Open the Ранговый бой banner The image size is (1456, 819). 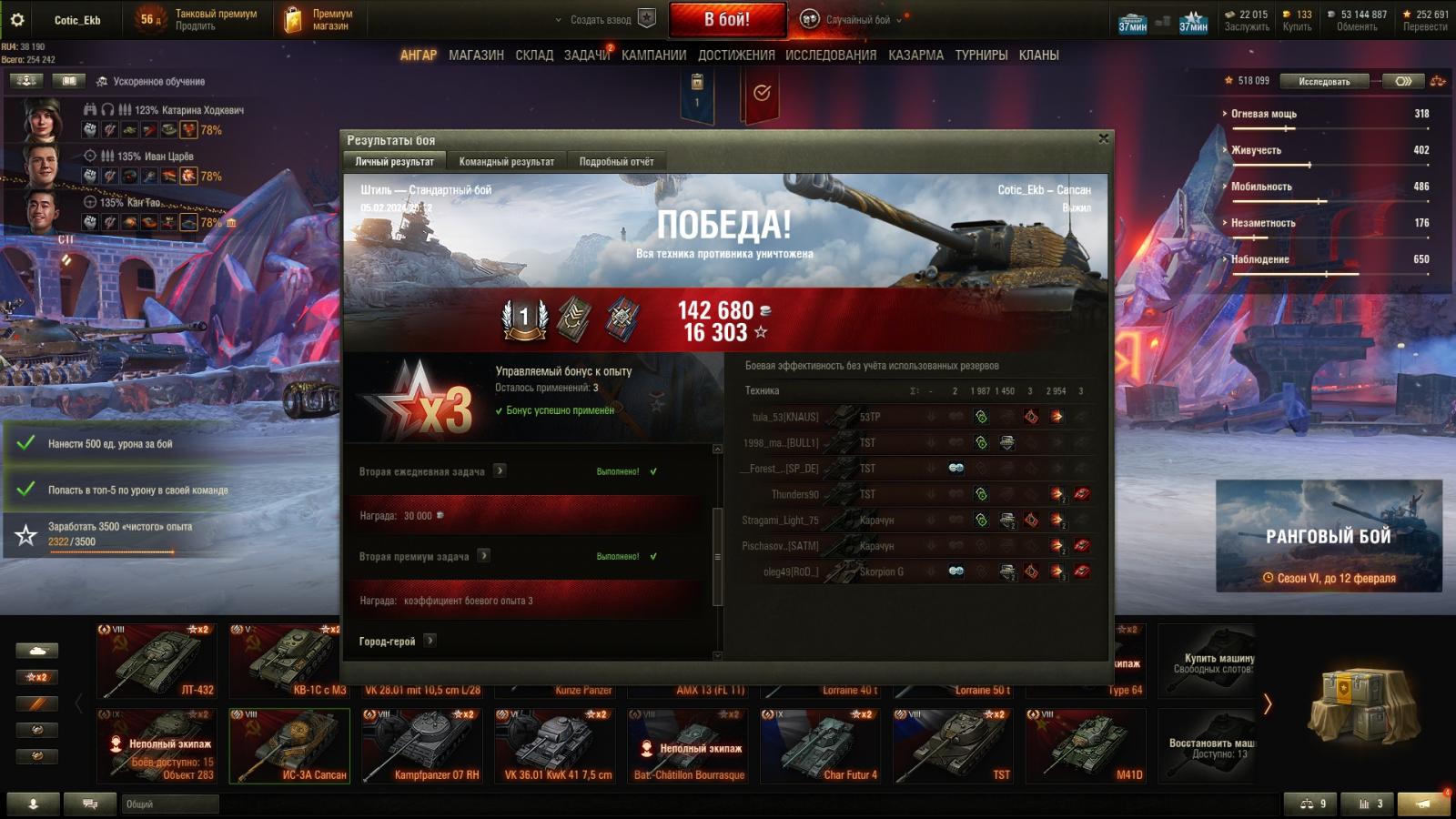[1329, 536]
